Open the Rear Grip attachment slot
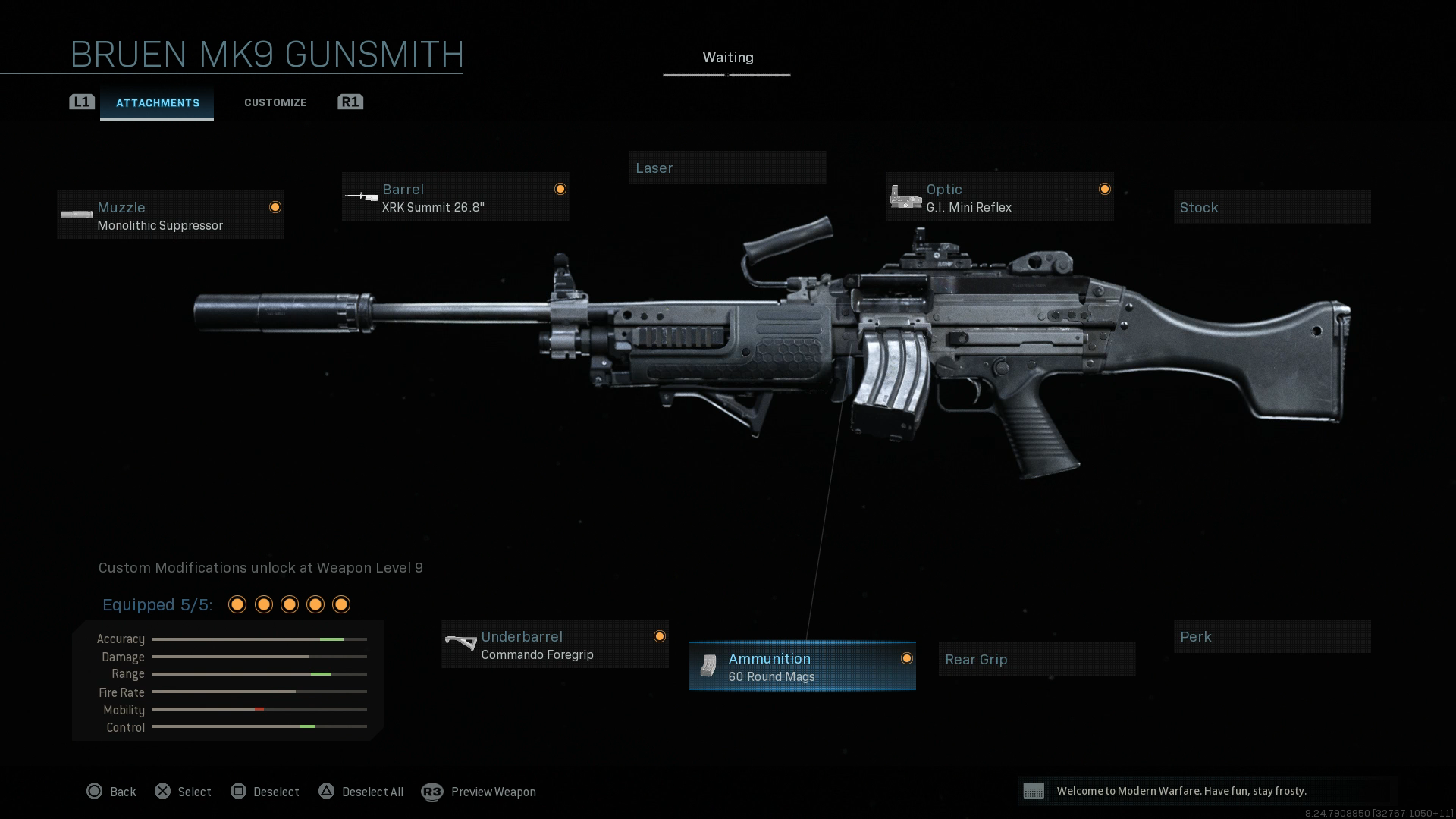Screen dimensions: 1456x819 coord(1037,659)
